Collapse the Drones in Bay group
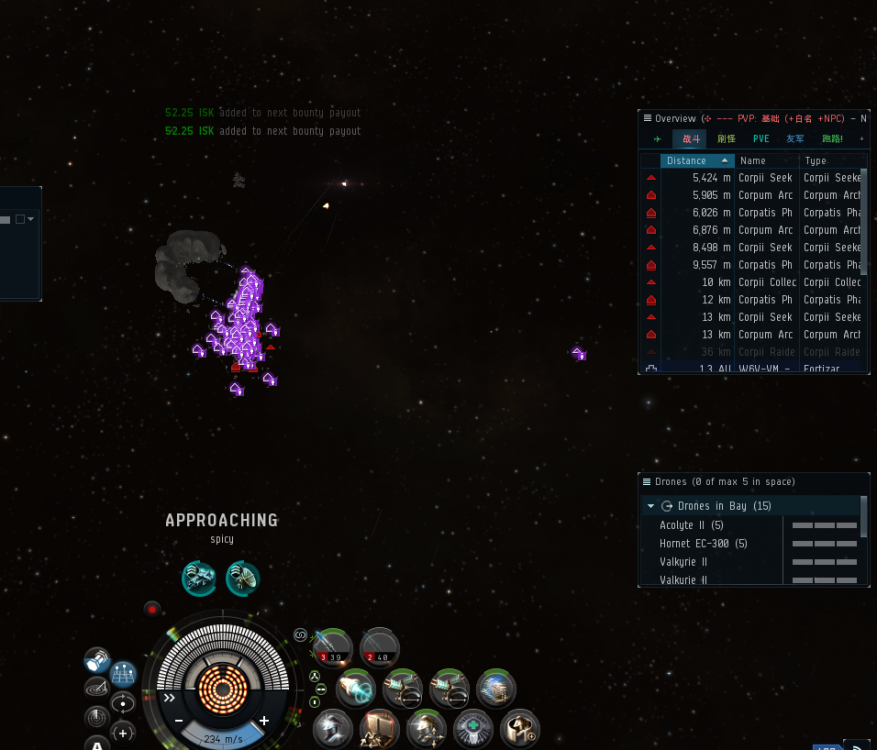This screenshot has height=750, width=877. [x=651, y=506]
